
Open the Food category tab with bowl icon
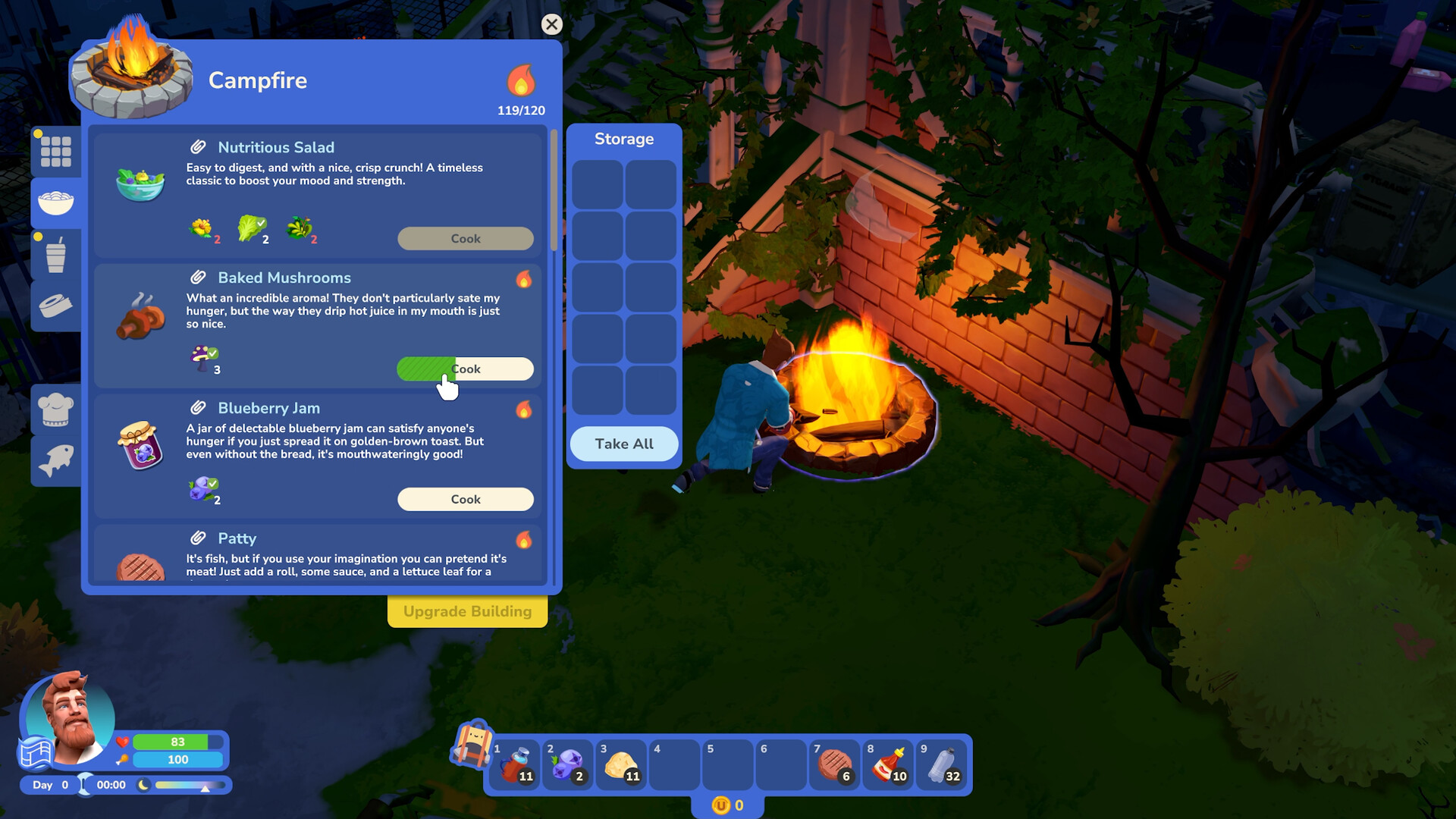coord(55,202)
